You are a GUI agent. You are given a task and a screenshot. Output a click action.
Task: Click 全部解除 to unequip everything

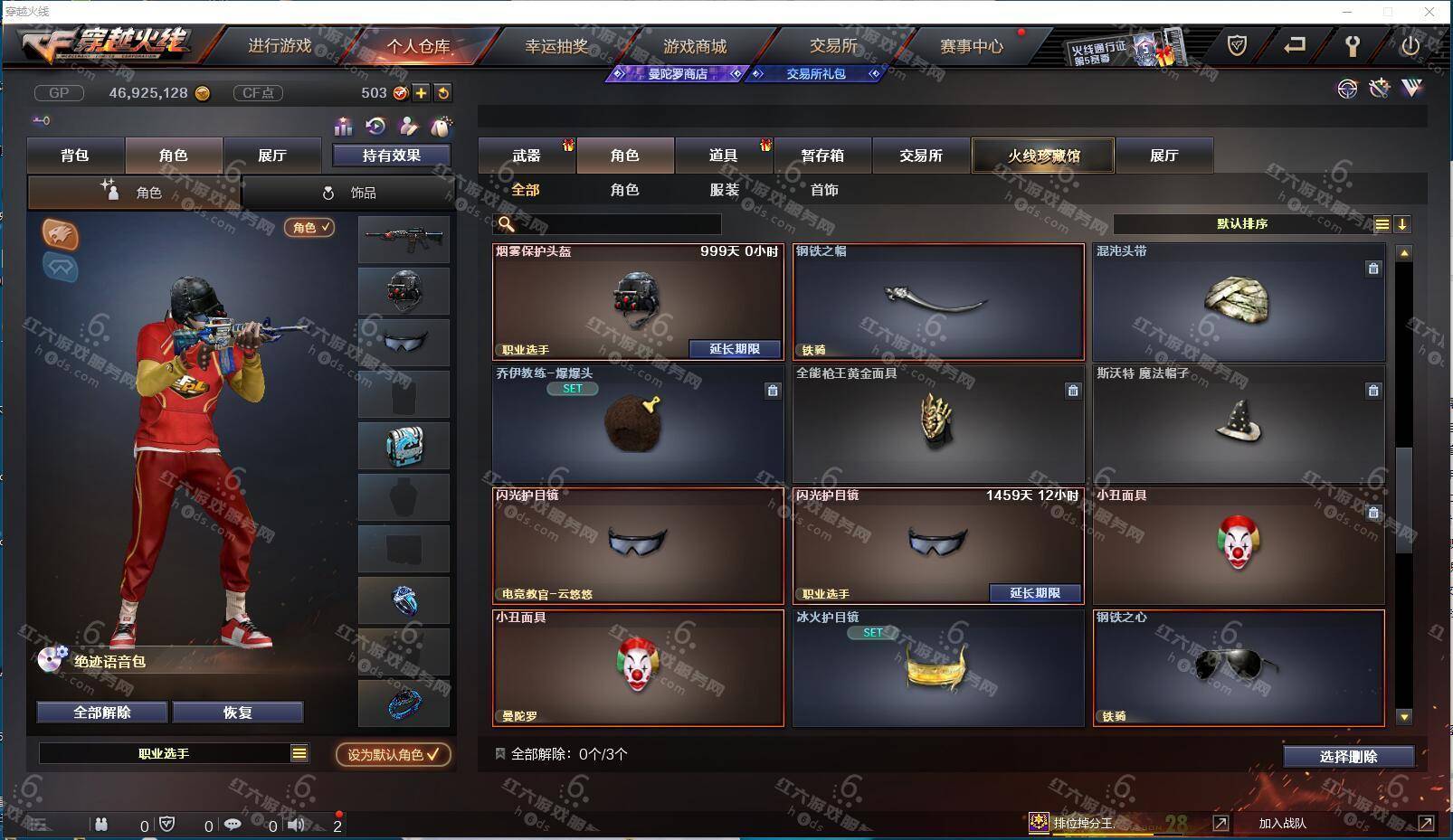[x=102, y=713]
